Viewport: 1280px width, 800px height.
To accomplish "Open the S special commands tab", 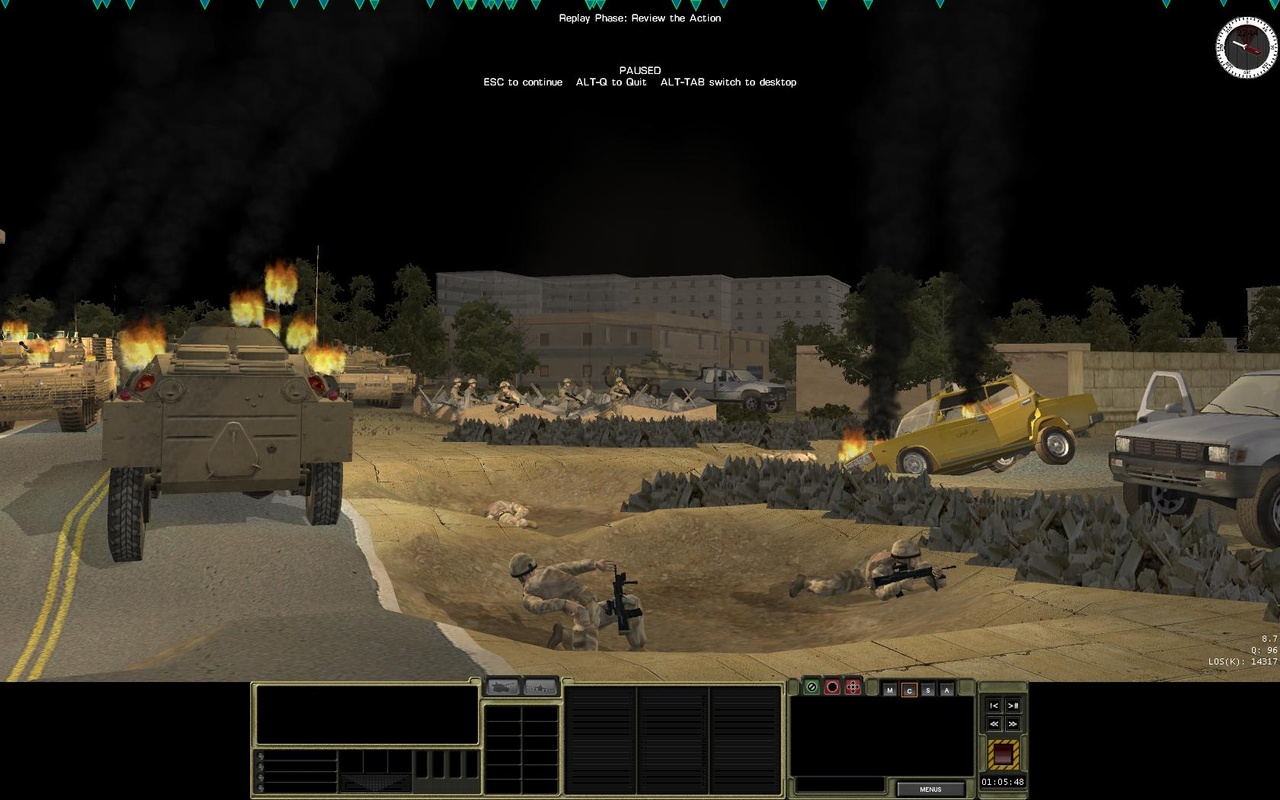I will [x=929, y=690].
